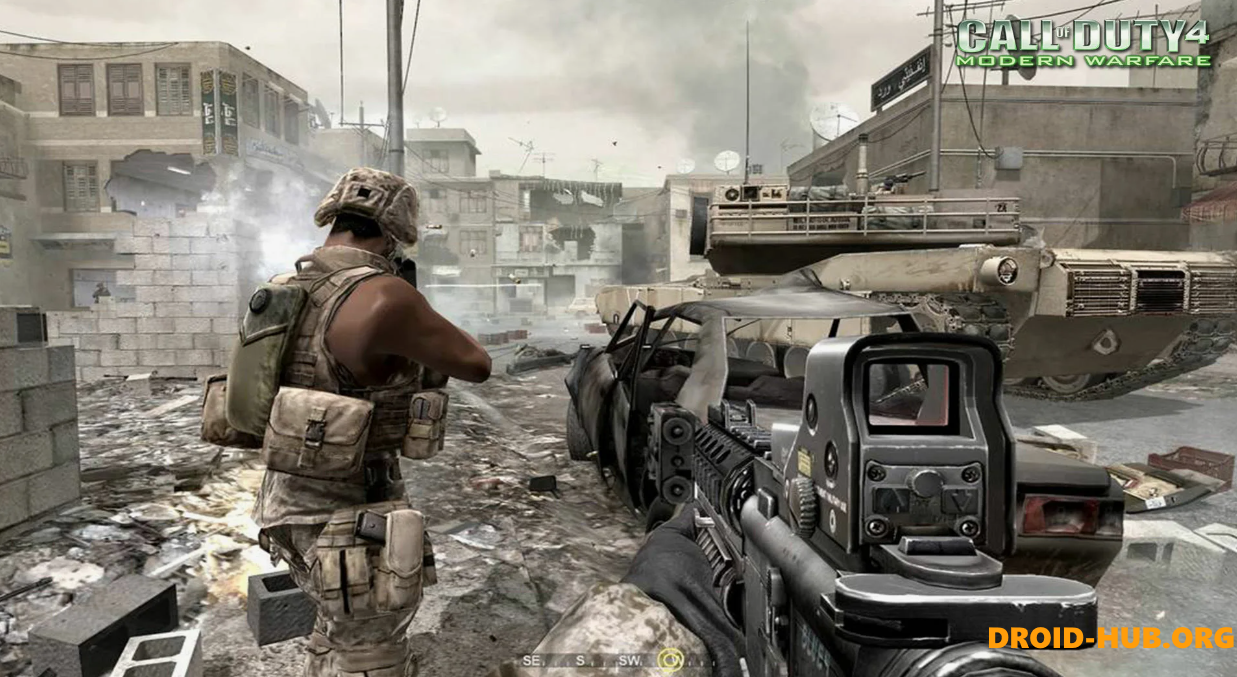This screenshot has width=1237, height=677.
Task: Click the DROID-HUB.ORG watermark link
Action: pyautogui.click(x=1110, y=637)
